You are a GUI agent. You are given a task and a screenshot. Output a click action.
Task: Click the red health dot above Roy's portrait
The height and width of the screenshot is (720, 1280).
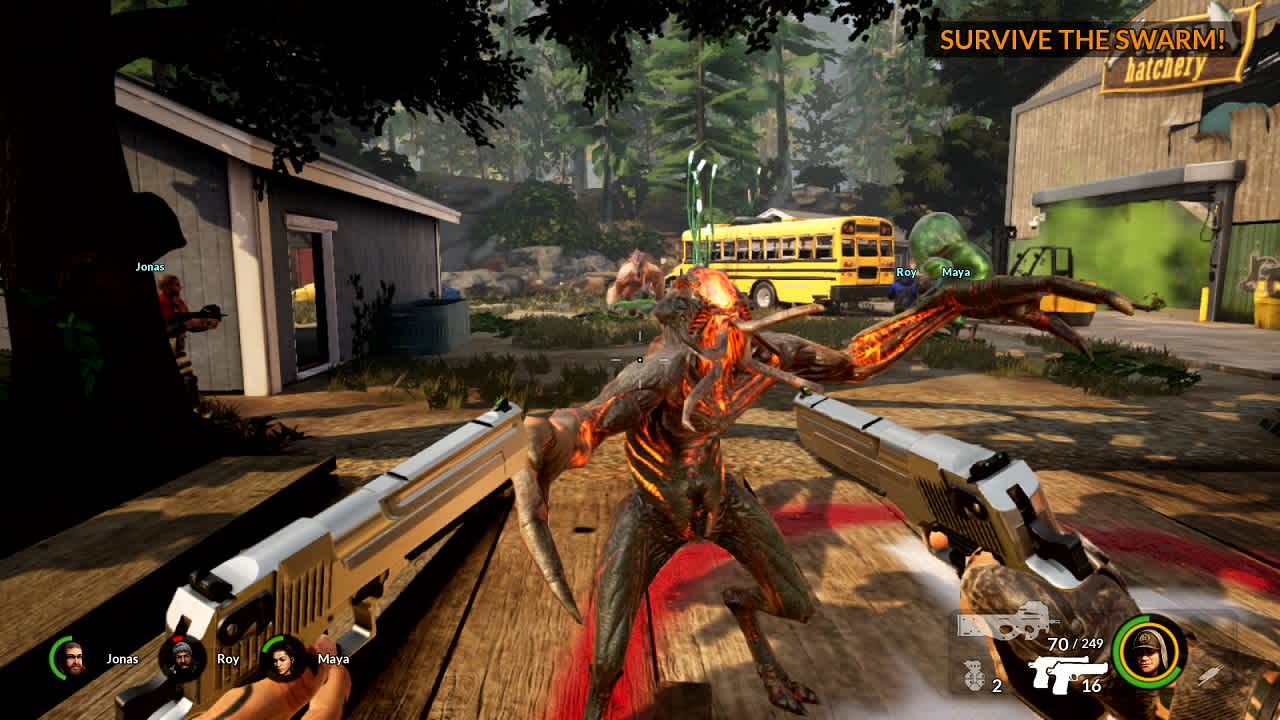[x=178, y=637]
